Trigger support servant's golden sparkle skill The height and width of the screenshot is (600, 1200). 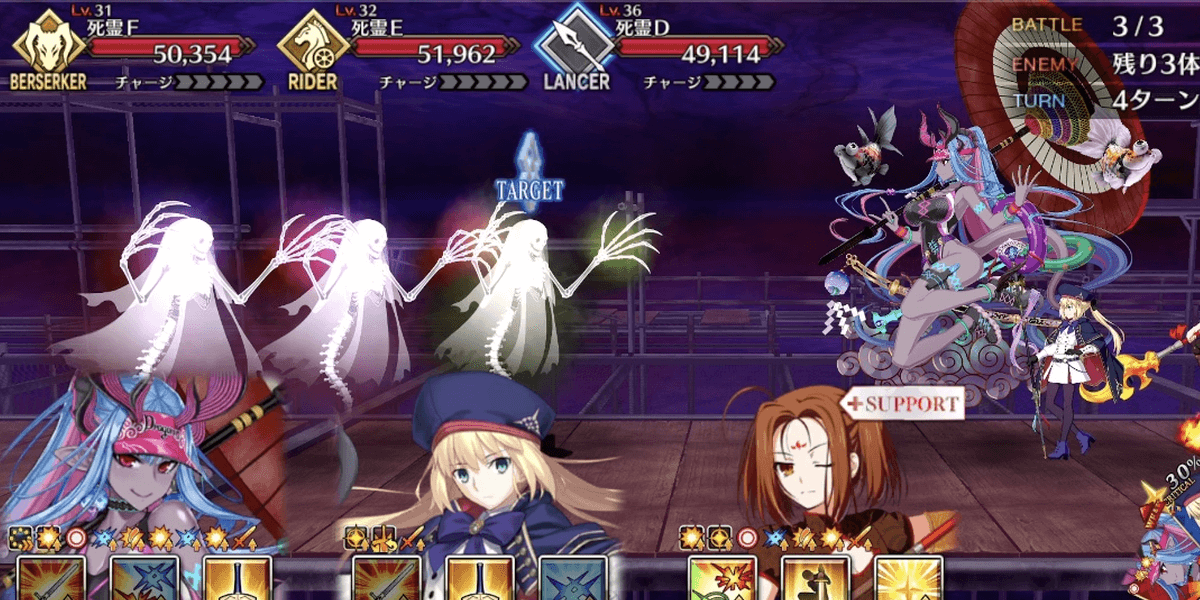tap(908, 578)
